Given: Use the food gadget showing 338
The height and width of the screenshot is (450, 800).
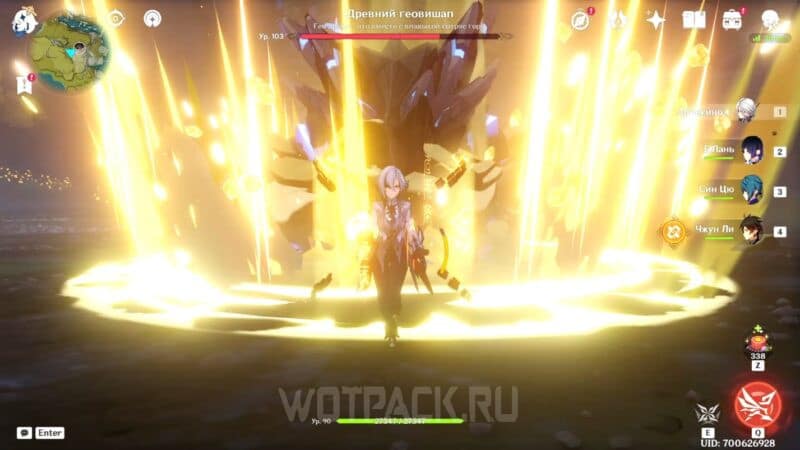Looking at the screenshot, I should [757, 346].
